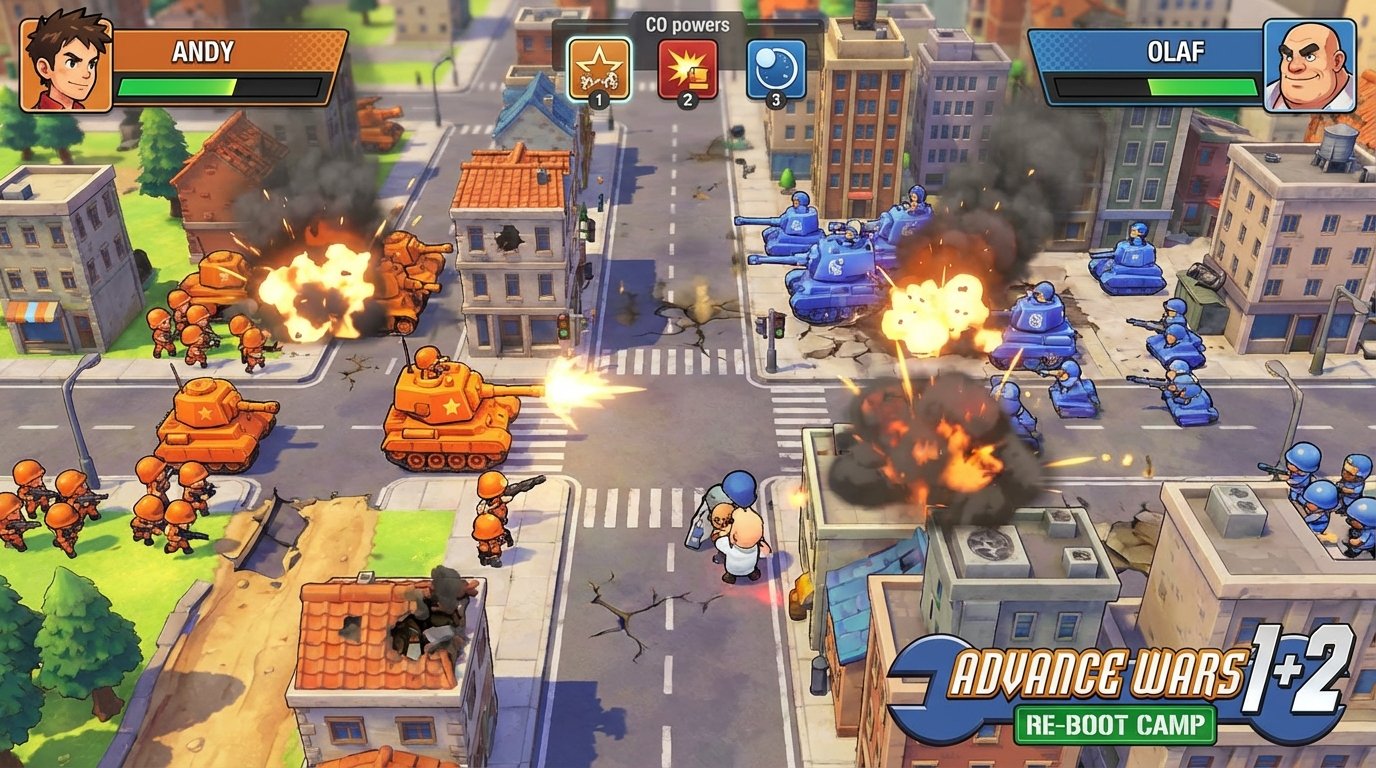The height and width of the screenshot is (768, 1376).
Task: Use the red explosion CO power
Action: pyautogui.click(x=687, y=68)
